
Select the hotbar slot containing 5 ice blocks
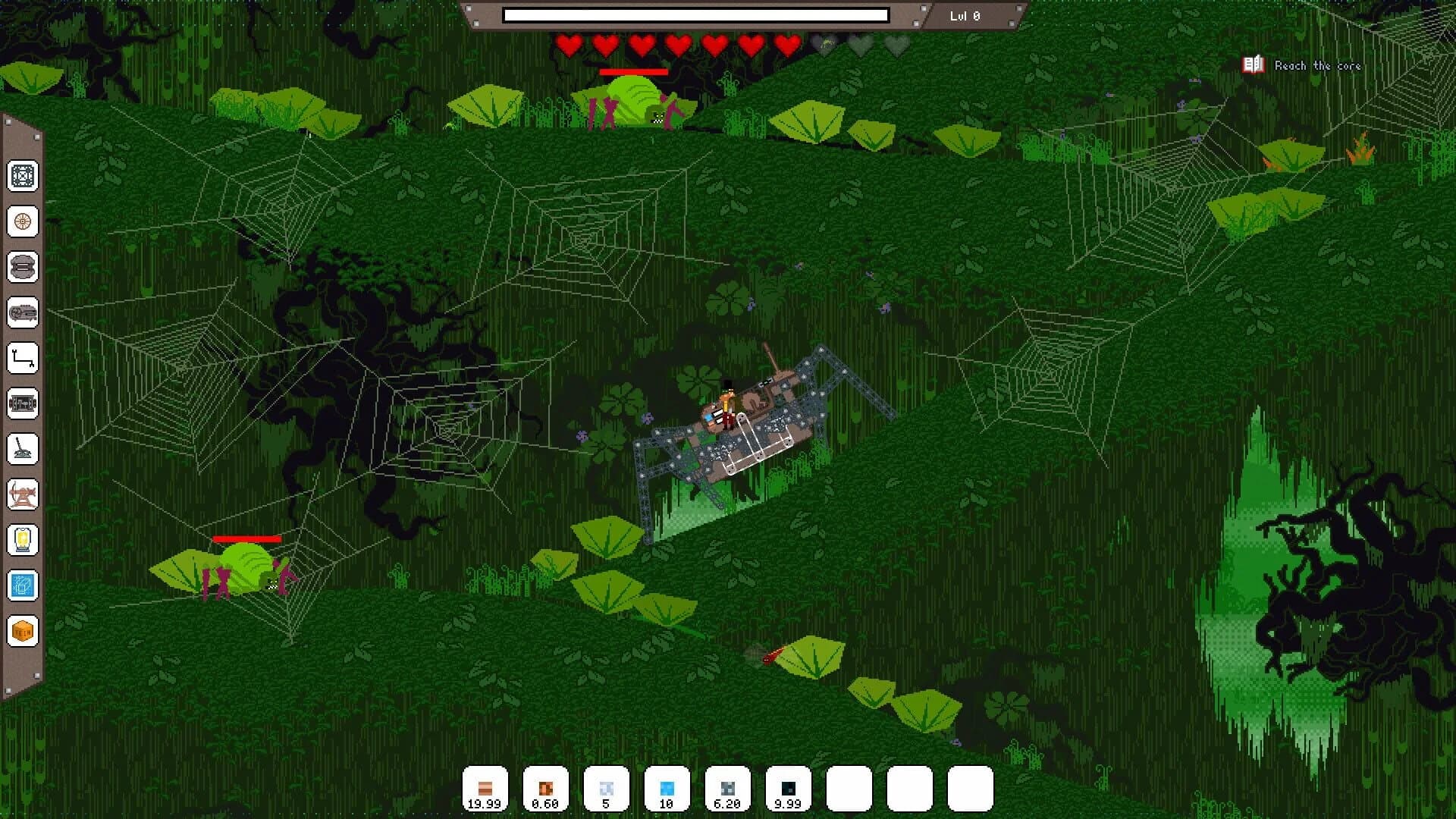click(605, 787)
